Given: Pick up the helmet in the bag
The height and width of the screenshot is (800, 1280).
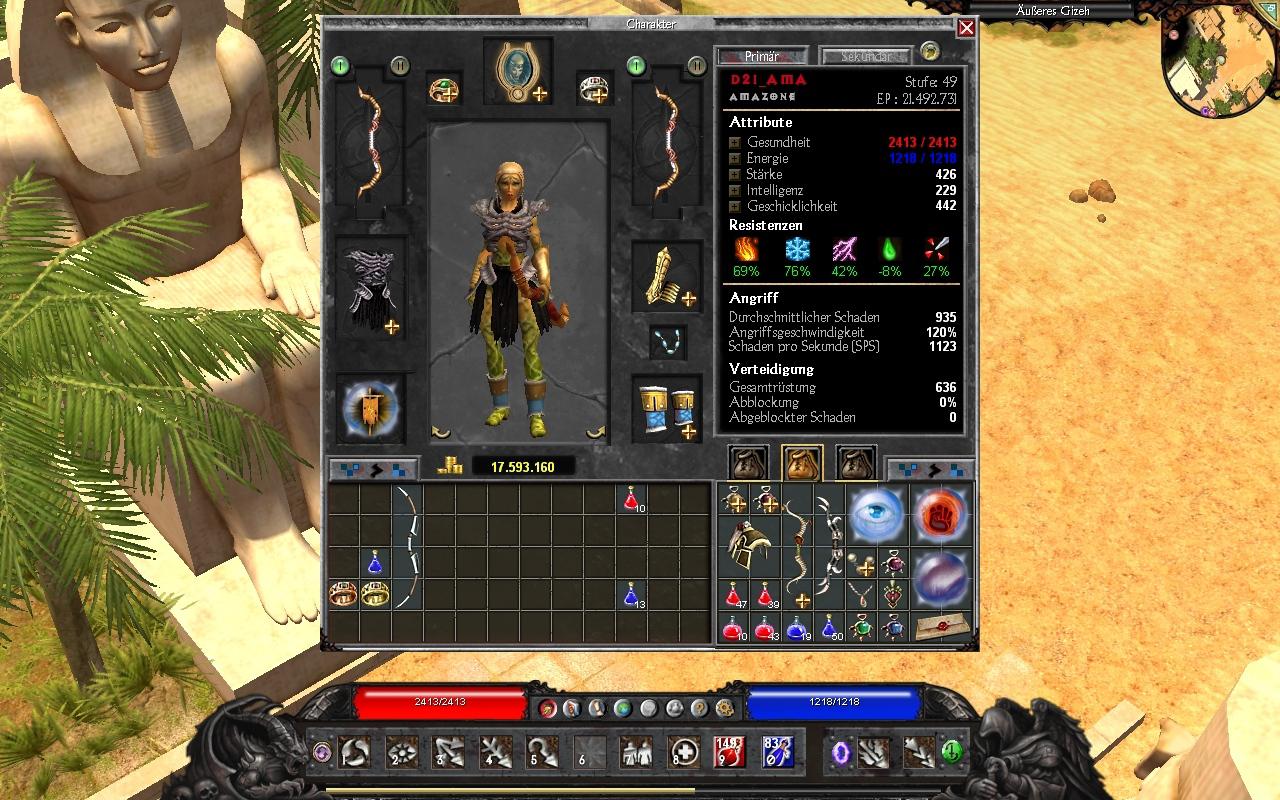Looking at the screenshot, I should 747,547.
